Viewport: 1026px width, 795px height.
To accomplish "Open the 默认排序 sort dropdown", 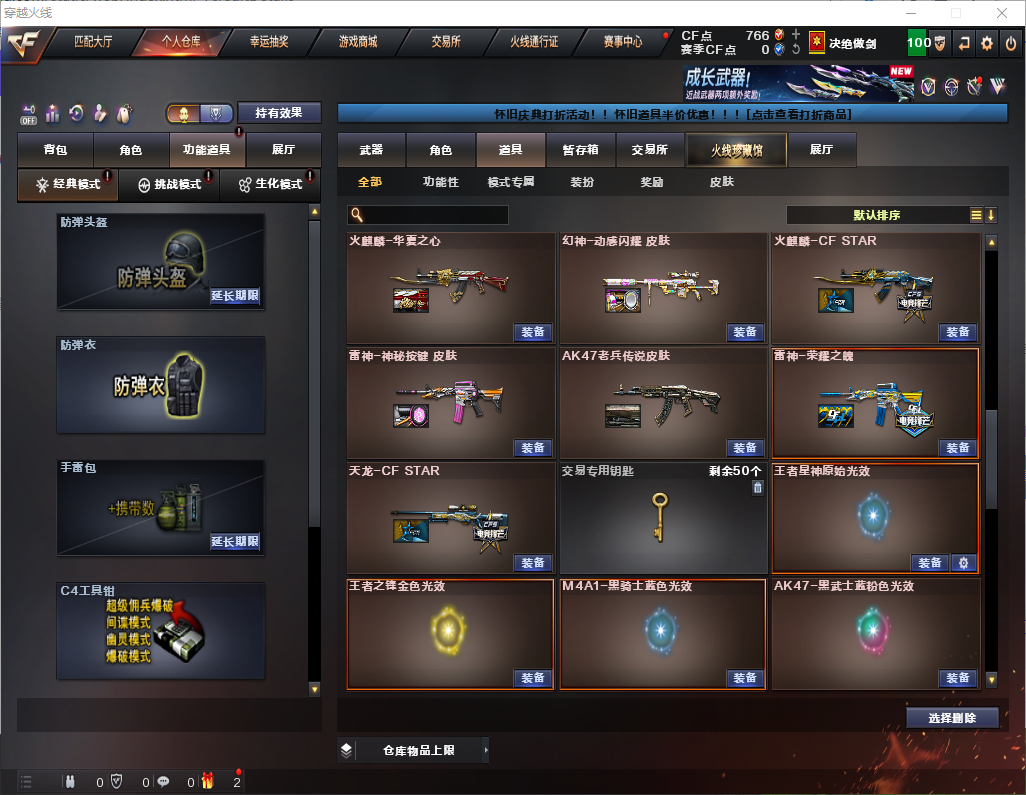I will (x=876, y=215).
